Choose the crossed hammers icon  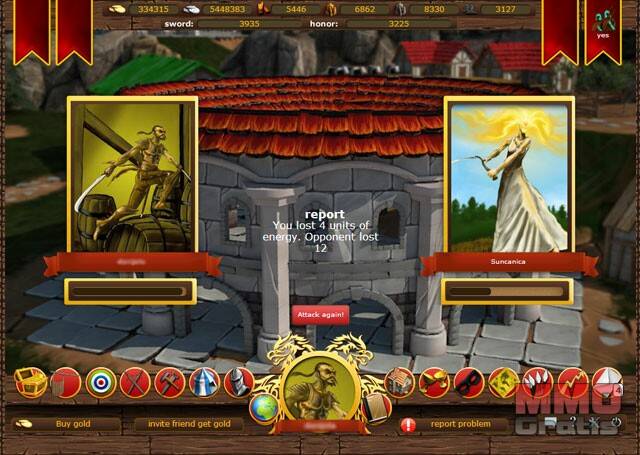pyautogui.click(x=169, y=382)
